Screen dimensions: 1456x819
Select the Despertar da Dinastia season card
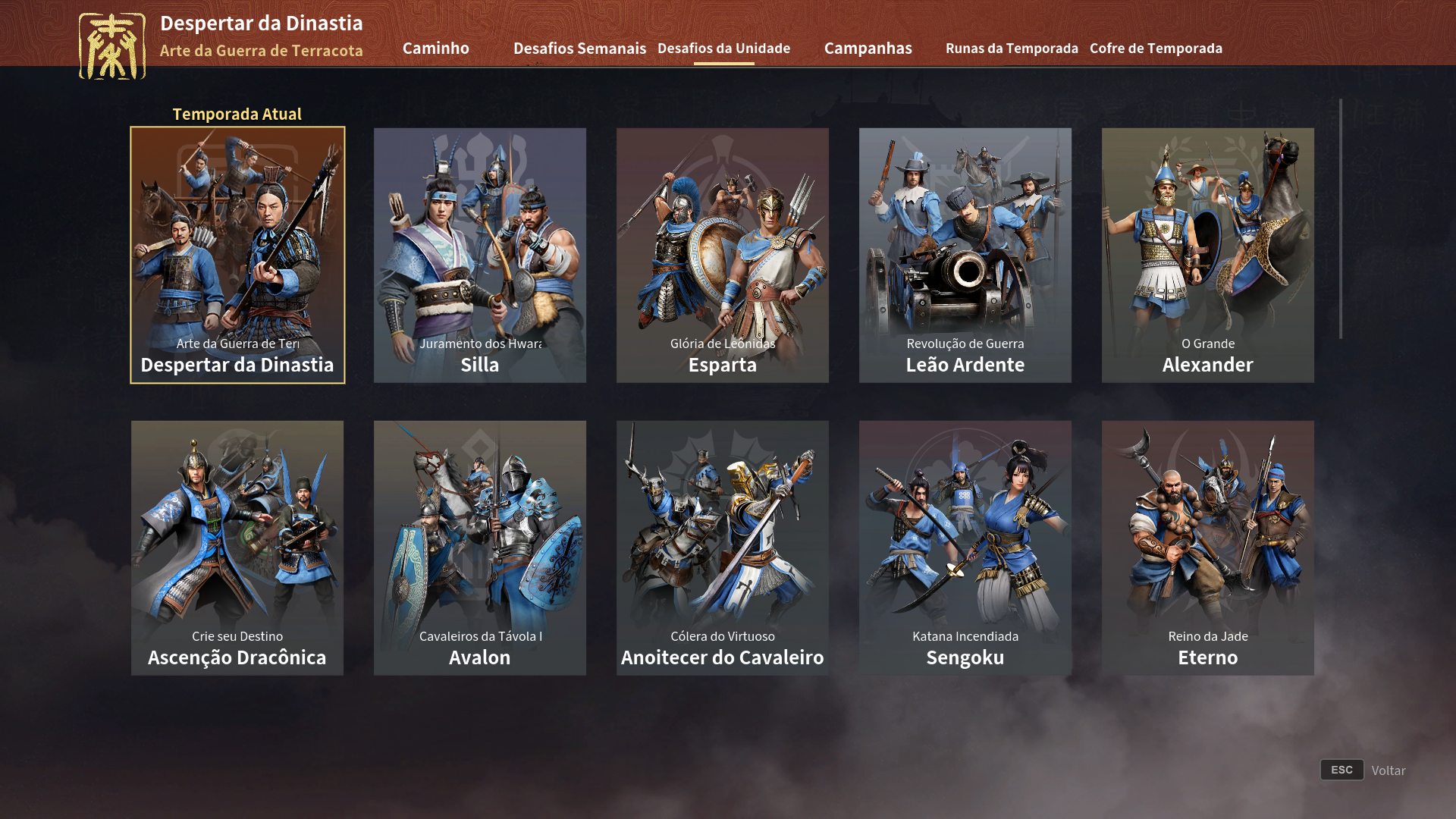pyautogui.click(x=237, y=255)
